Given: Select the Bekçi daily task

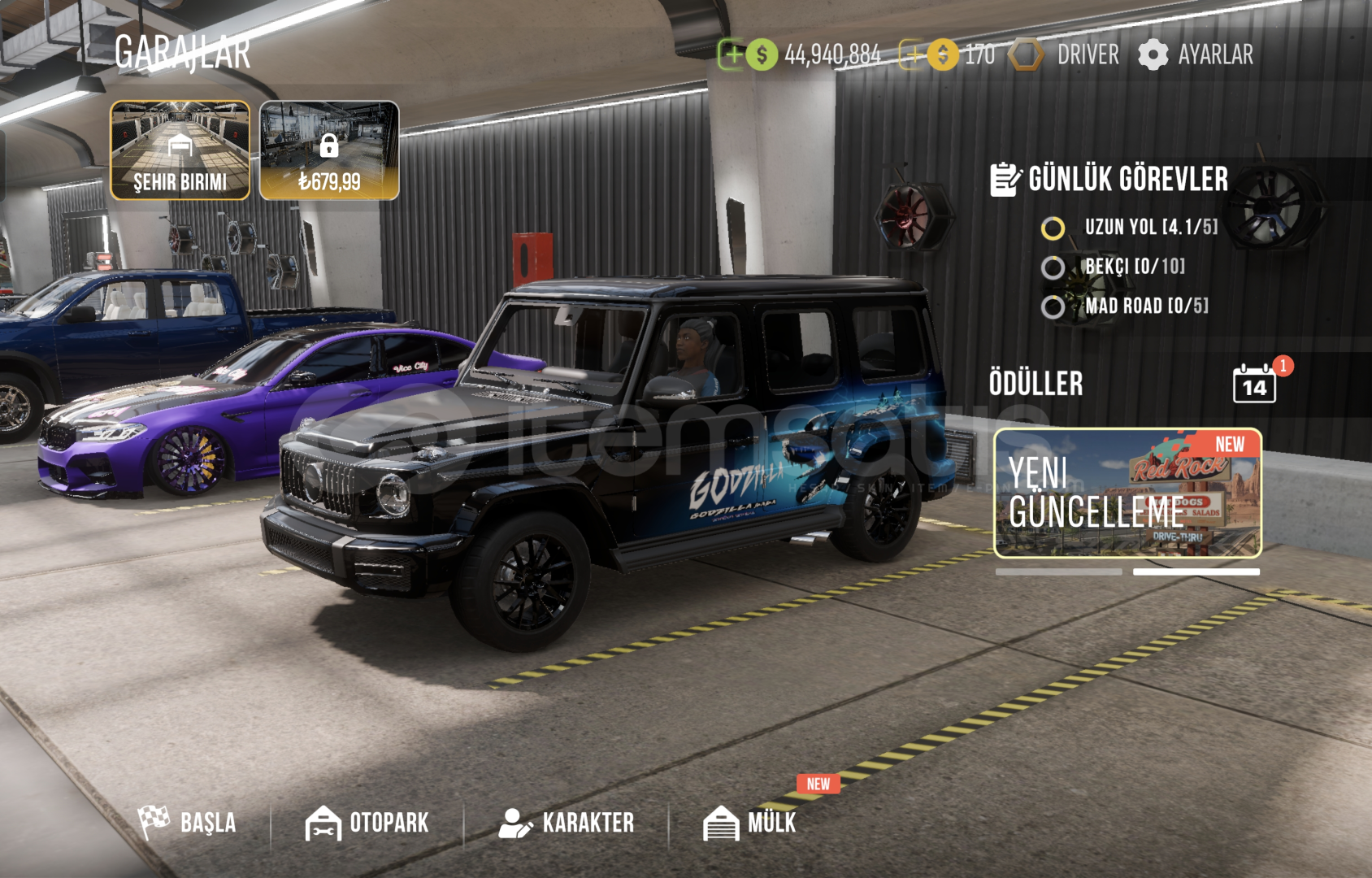Looking at the screenshot, I should pyautogui.click(x=1115, y=267).
